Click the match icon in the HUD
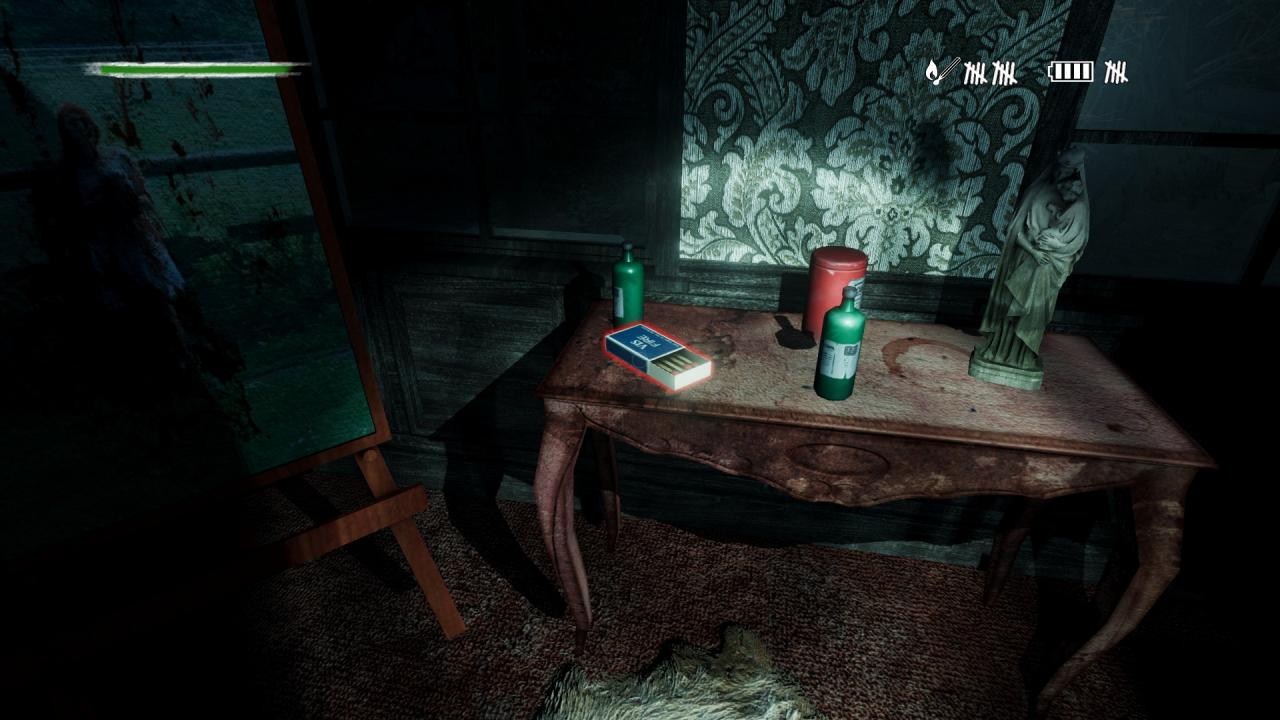The image size is (1280, 720). (x=942, y=71)
